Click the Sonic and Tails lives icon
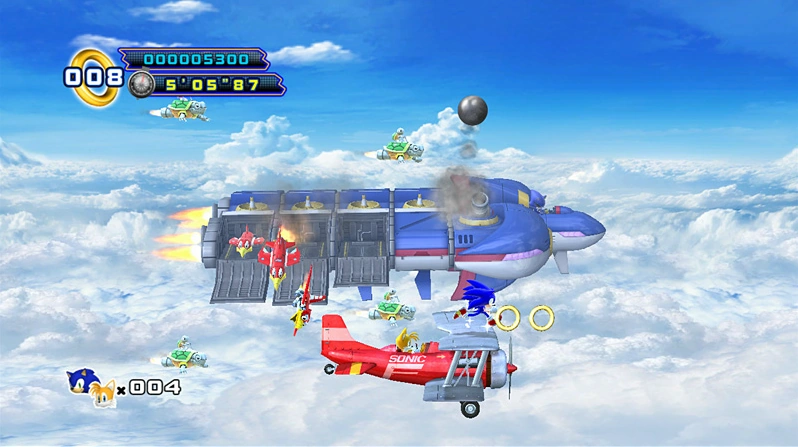The height and width of the screenshot is (447, 798). [89, 387]
